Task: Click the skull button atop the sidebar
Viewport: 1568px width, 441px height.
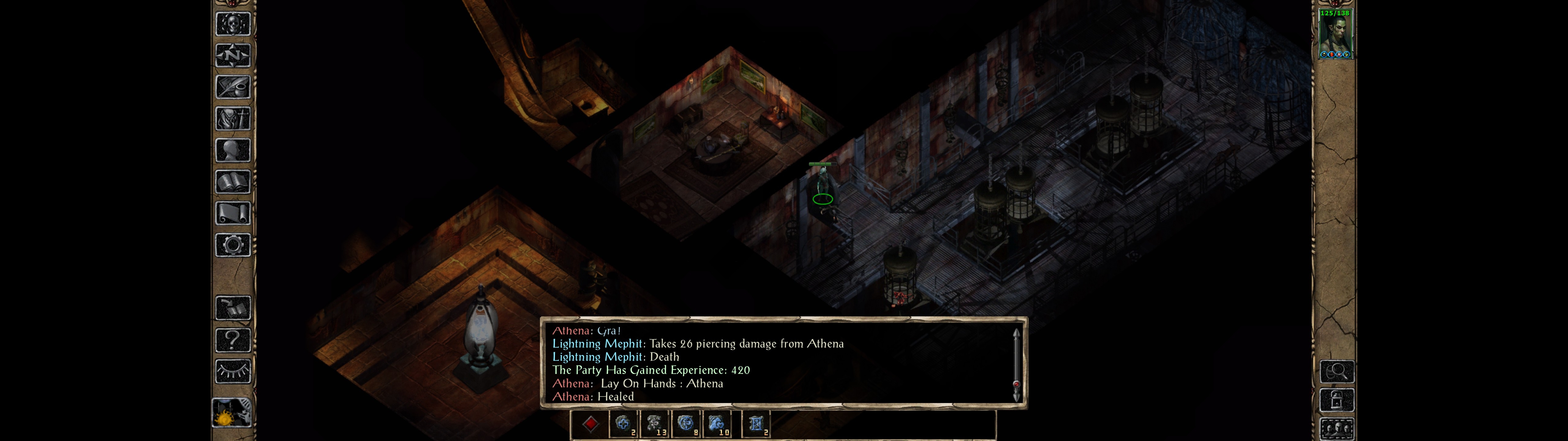Action: [232, 24]
